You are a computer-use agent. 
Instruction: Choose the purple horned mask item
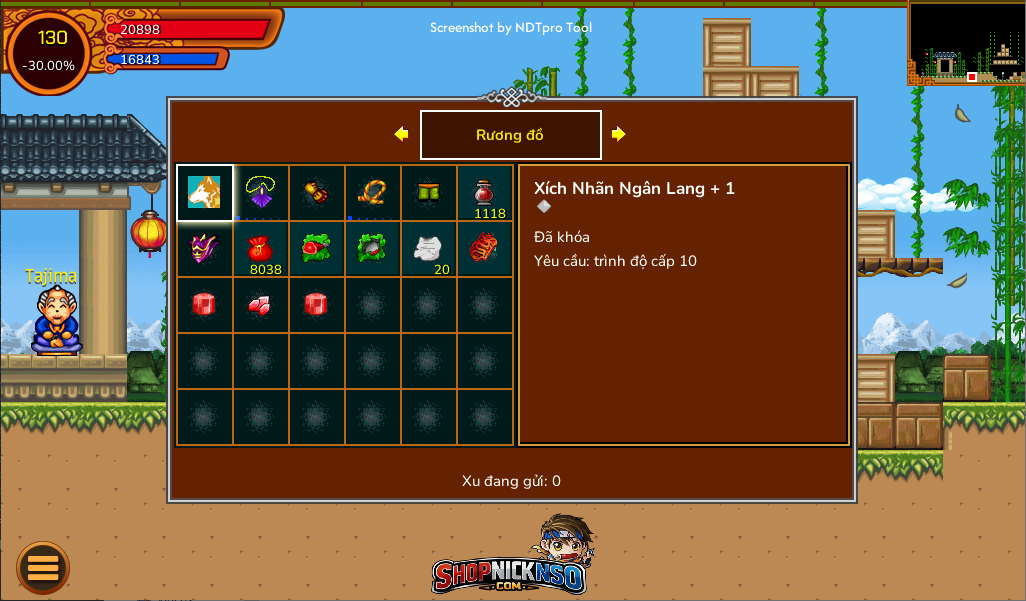(x=205, y=249)
